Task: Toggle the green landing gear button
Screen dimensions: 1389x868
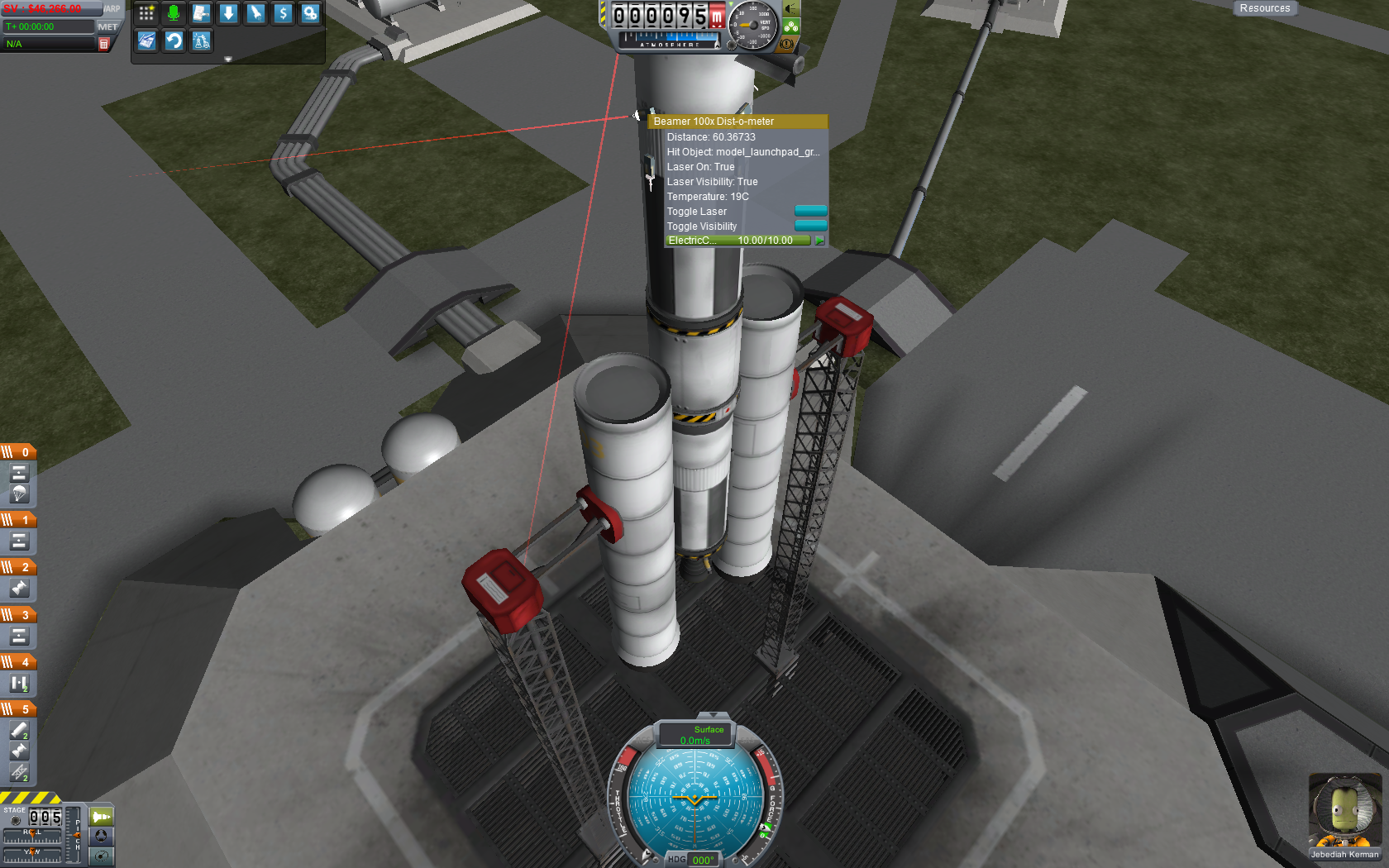Action: (791, 26)
